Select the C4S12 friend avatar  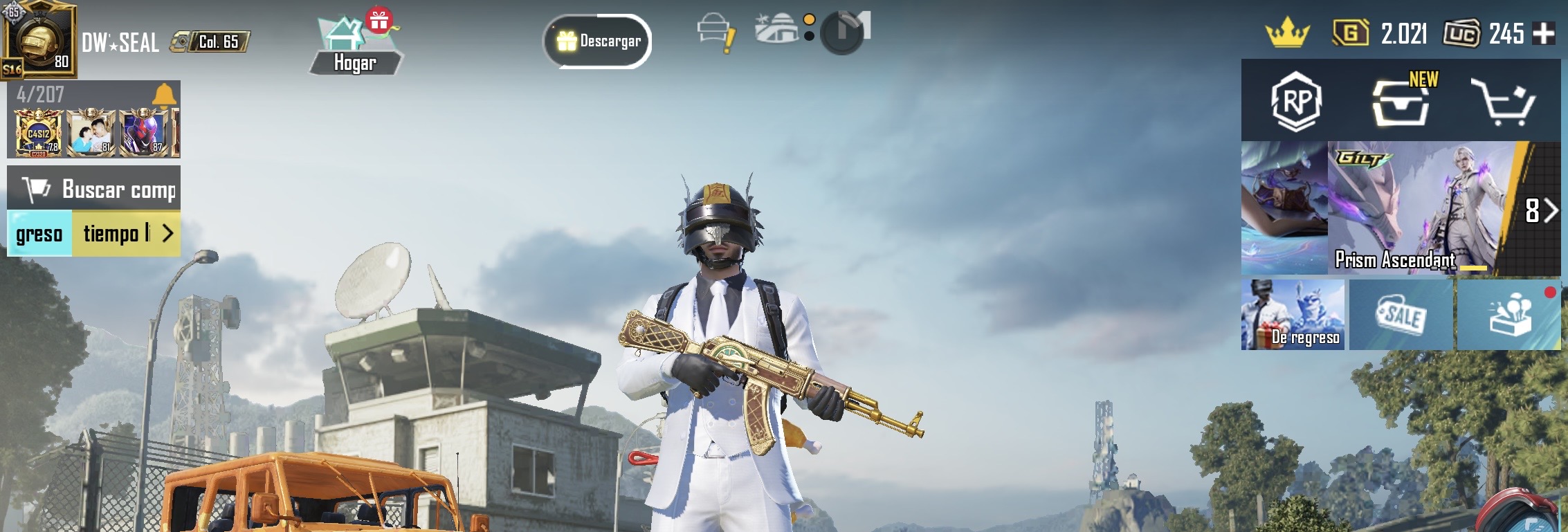pos(39,133)
